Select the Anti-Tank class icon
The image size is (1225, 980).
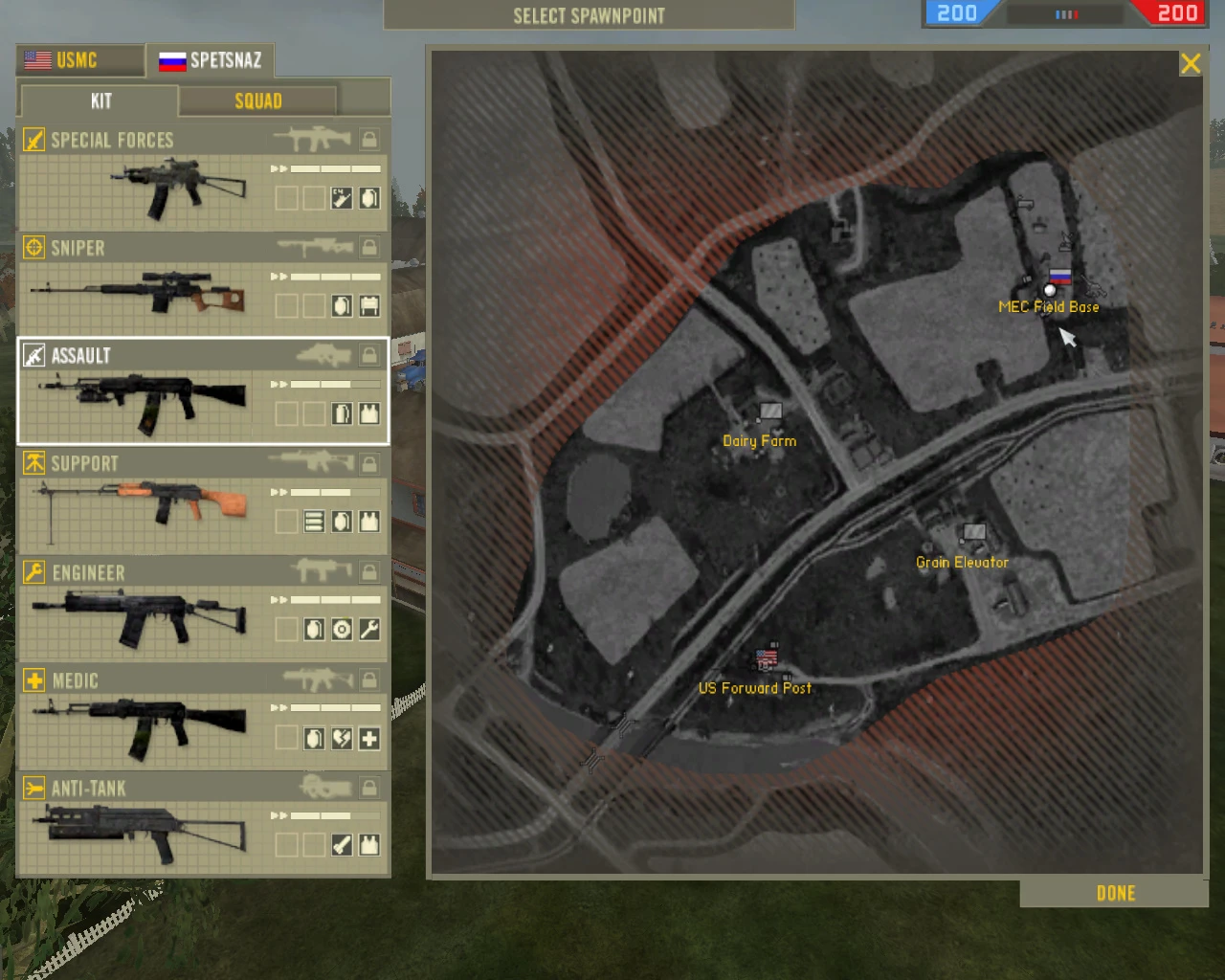click(x=34, y=788)
